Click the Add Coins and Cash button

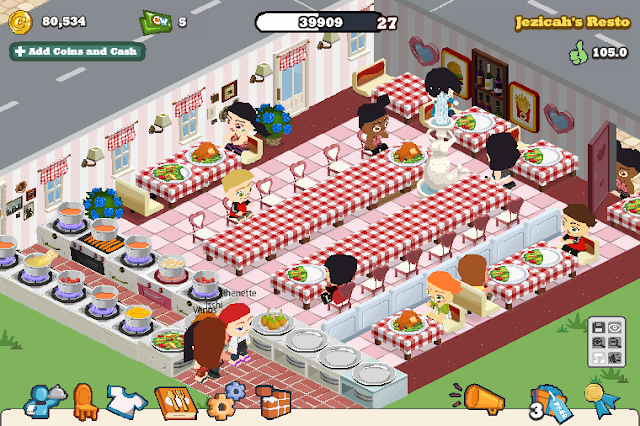pos(77,51)
